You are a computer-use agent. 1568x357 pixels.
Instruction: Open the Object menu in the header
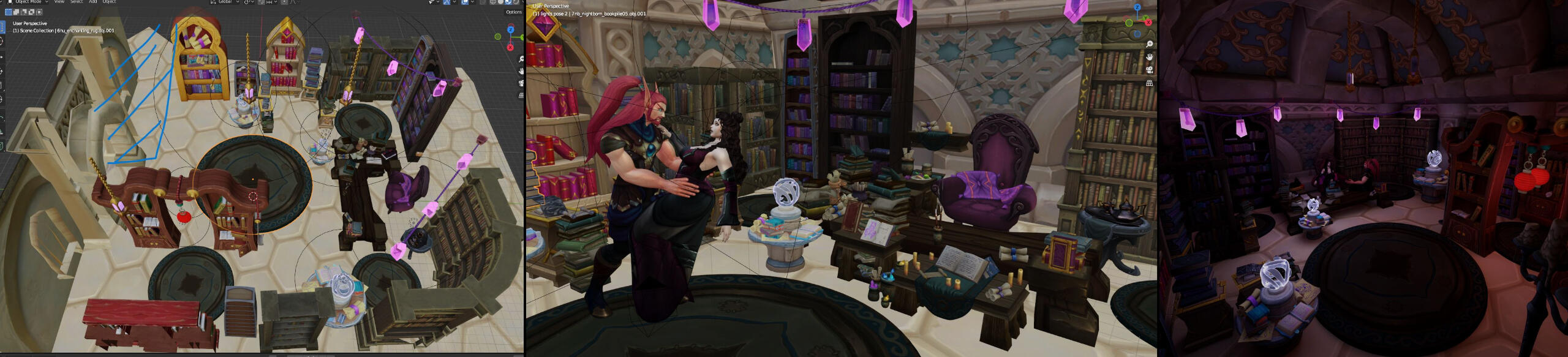coord(110,2)
